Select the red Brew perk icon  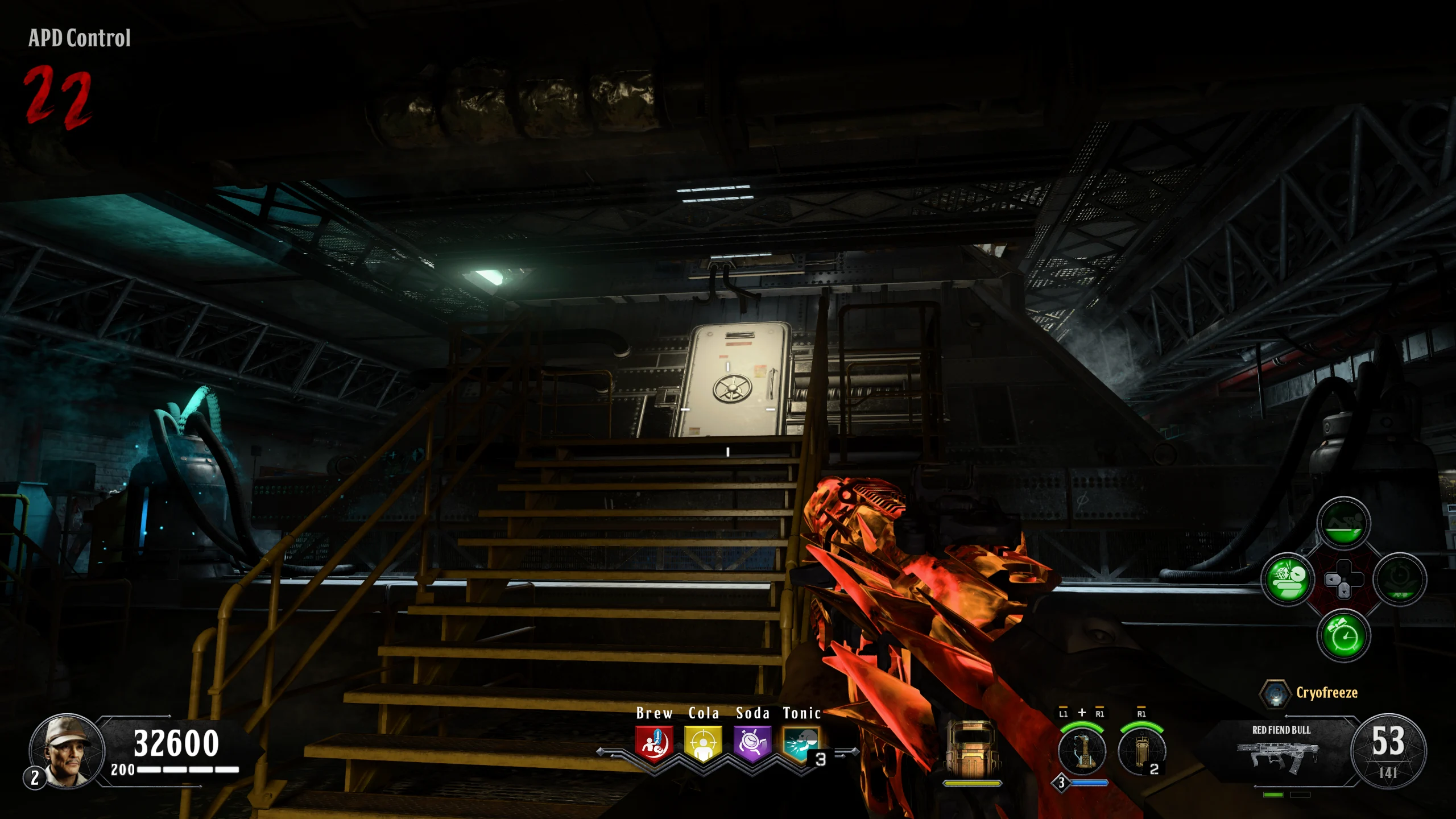tap(654, 743)
